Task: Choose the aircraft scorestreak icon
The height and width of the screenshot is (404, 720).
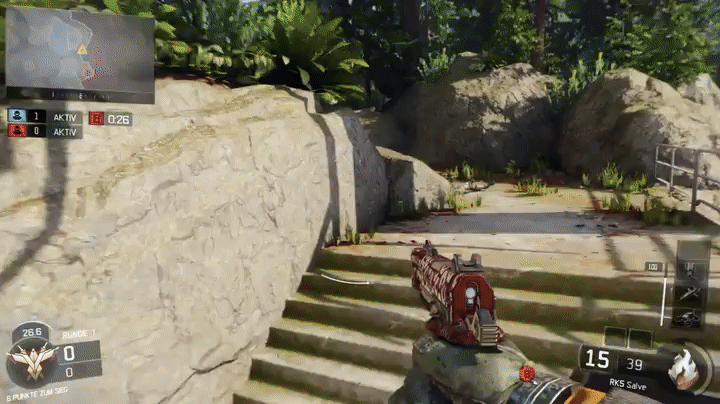Action: 688,294
